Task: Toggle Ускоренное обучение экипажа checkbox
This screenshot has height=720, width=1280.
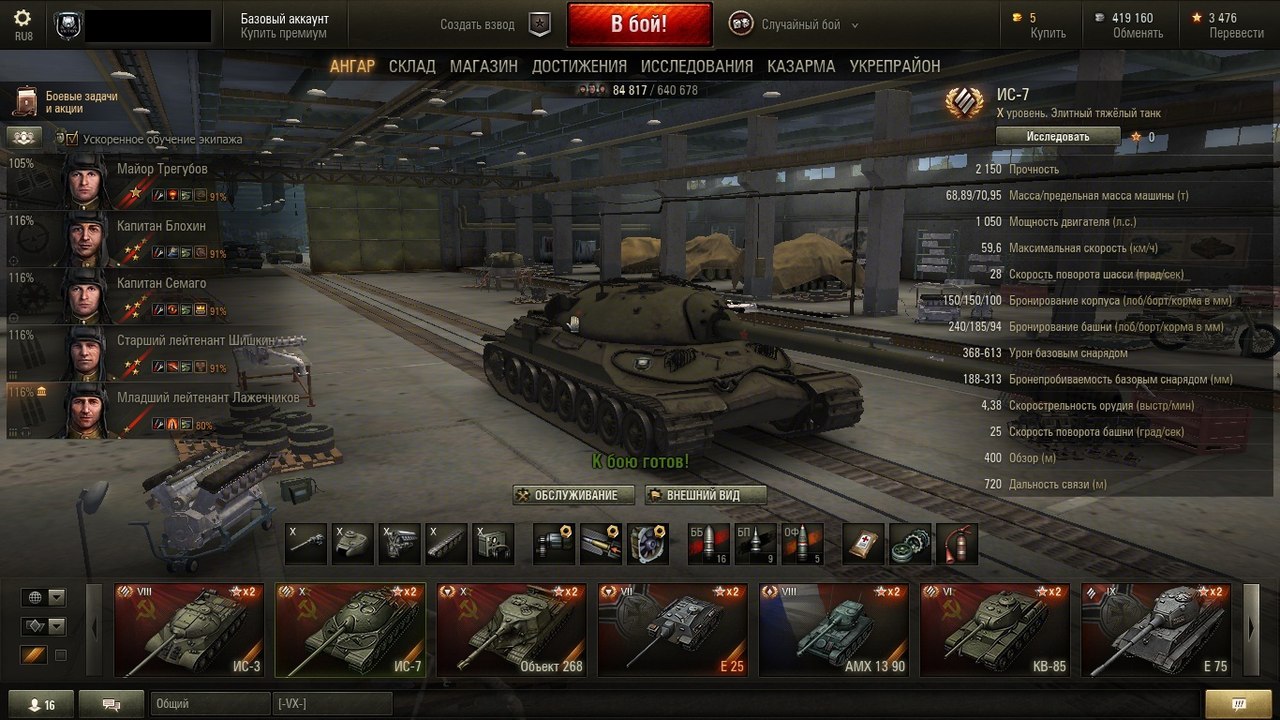Action: [x=72, y=139]
